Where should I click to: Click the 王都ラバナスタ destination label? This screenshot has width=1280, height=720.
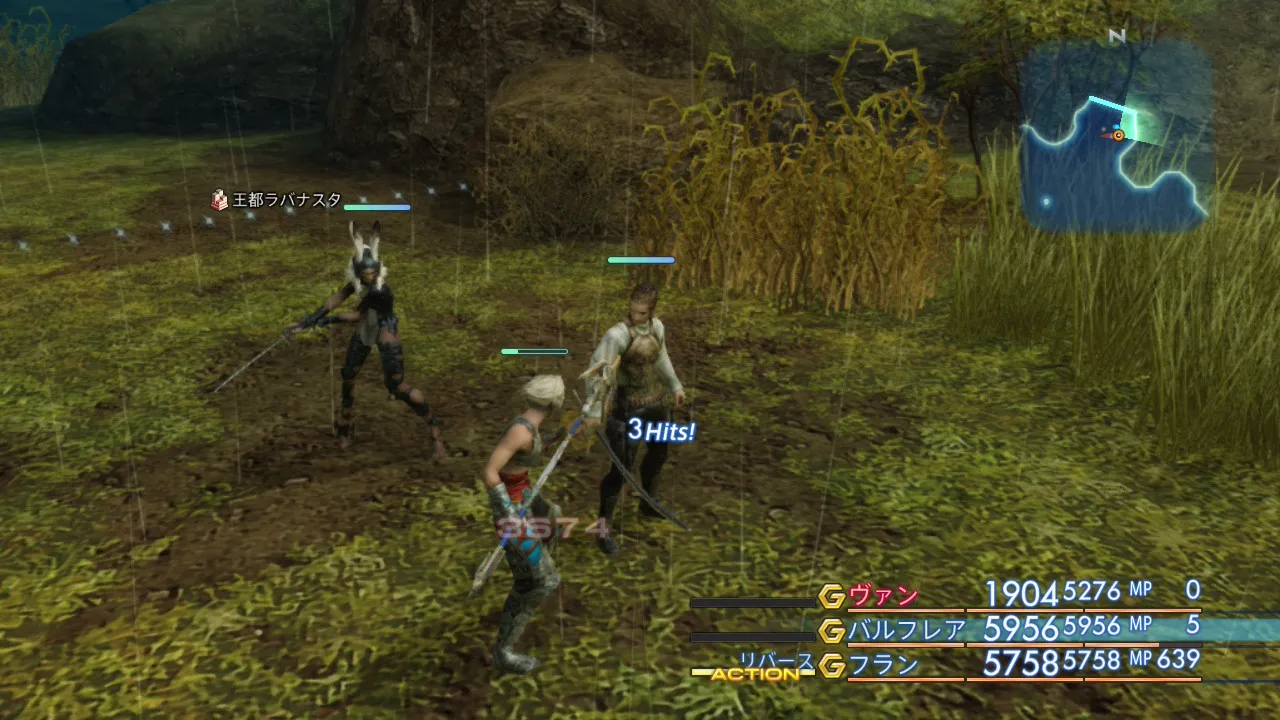286,200
